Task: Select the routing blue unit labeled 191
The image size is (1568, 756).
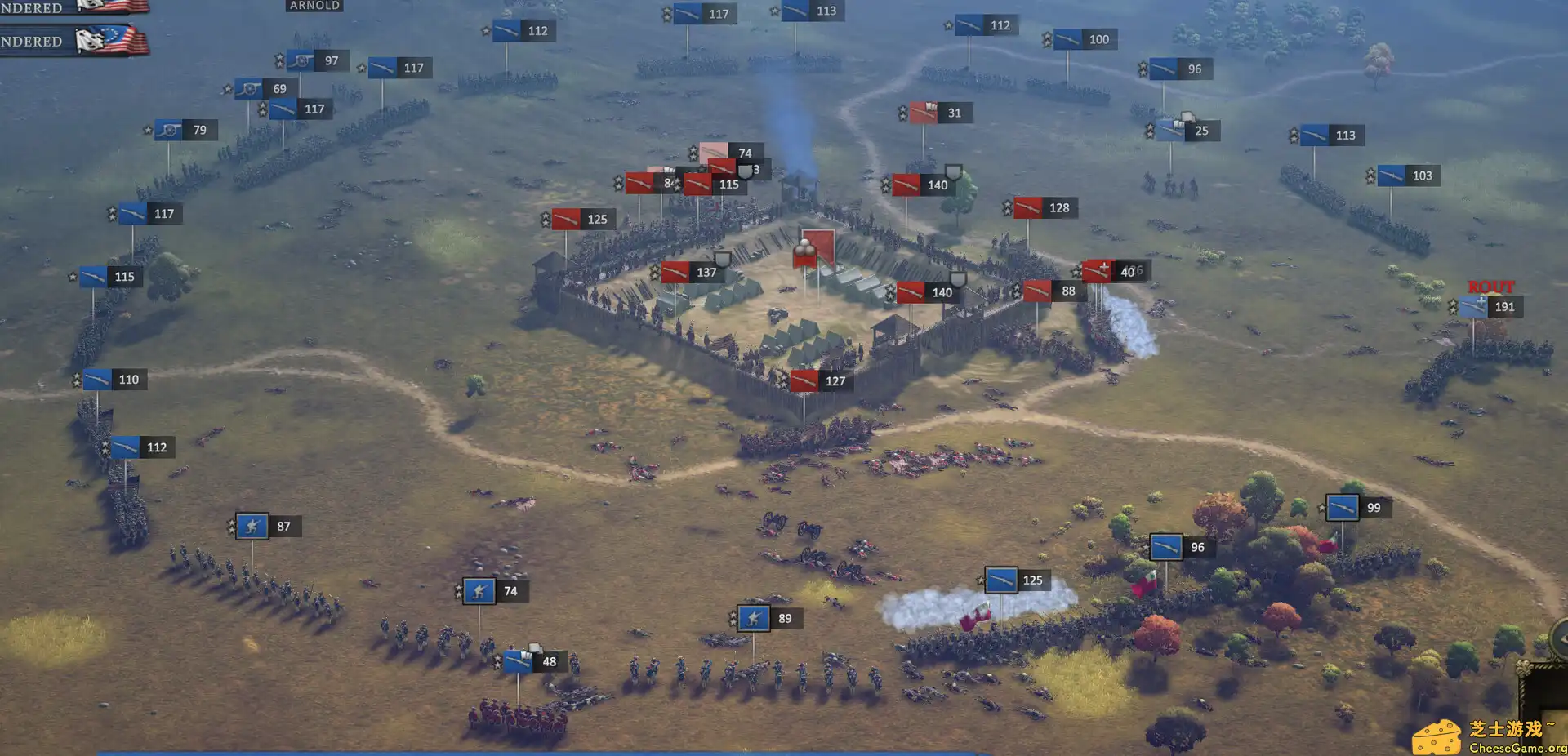Action: click(x=1494, y=307)
